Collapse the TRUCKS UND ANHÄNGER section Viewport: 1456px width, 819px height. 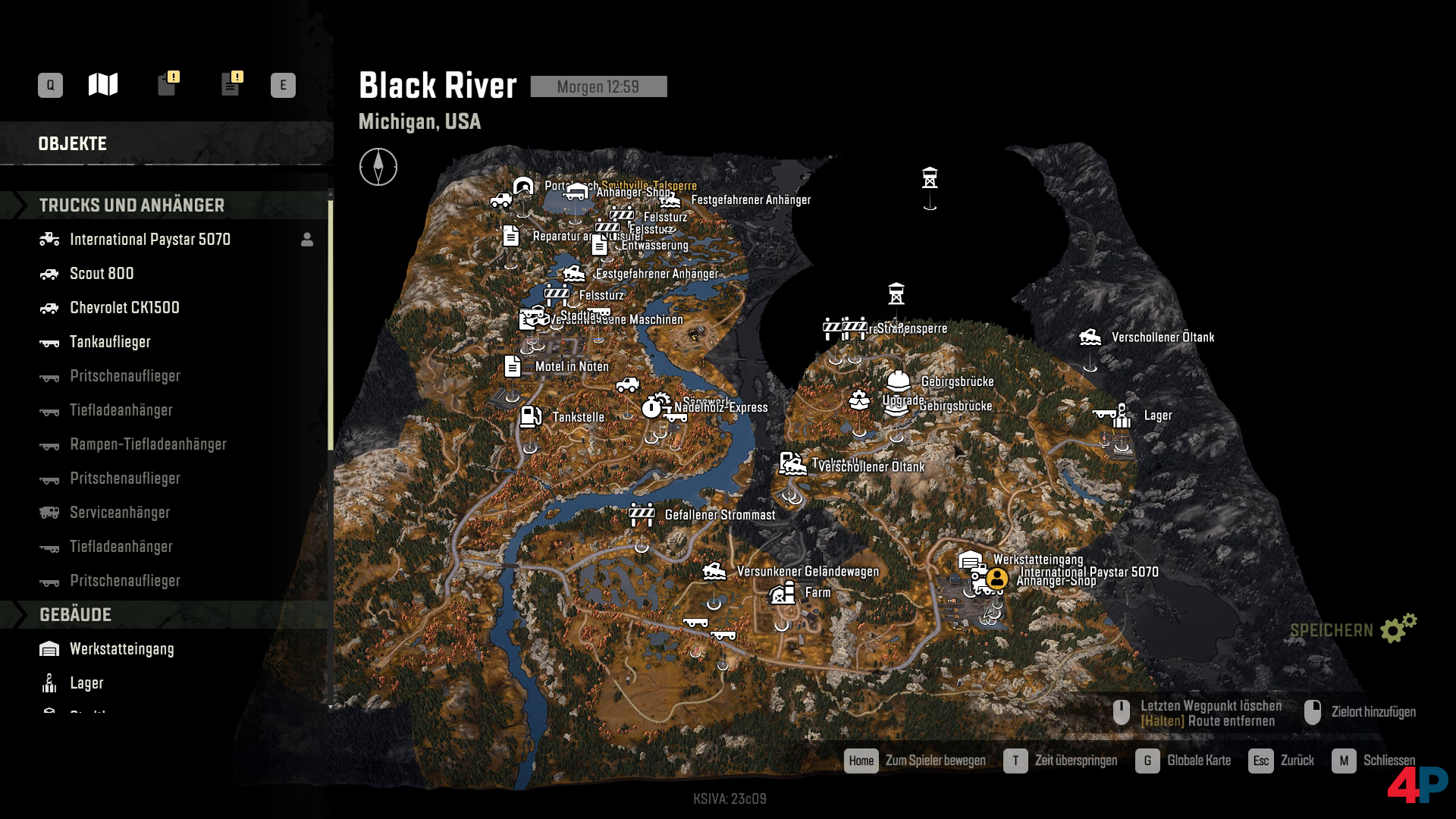pos(132,205)
